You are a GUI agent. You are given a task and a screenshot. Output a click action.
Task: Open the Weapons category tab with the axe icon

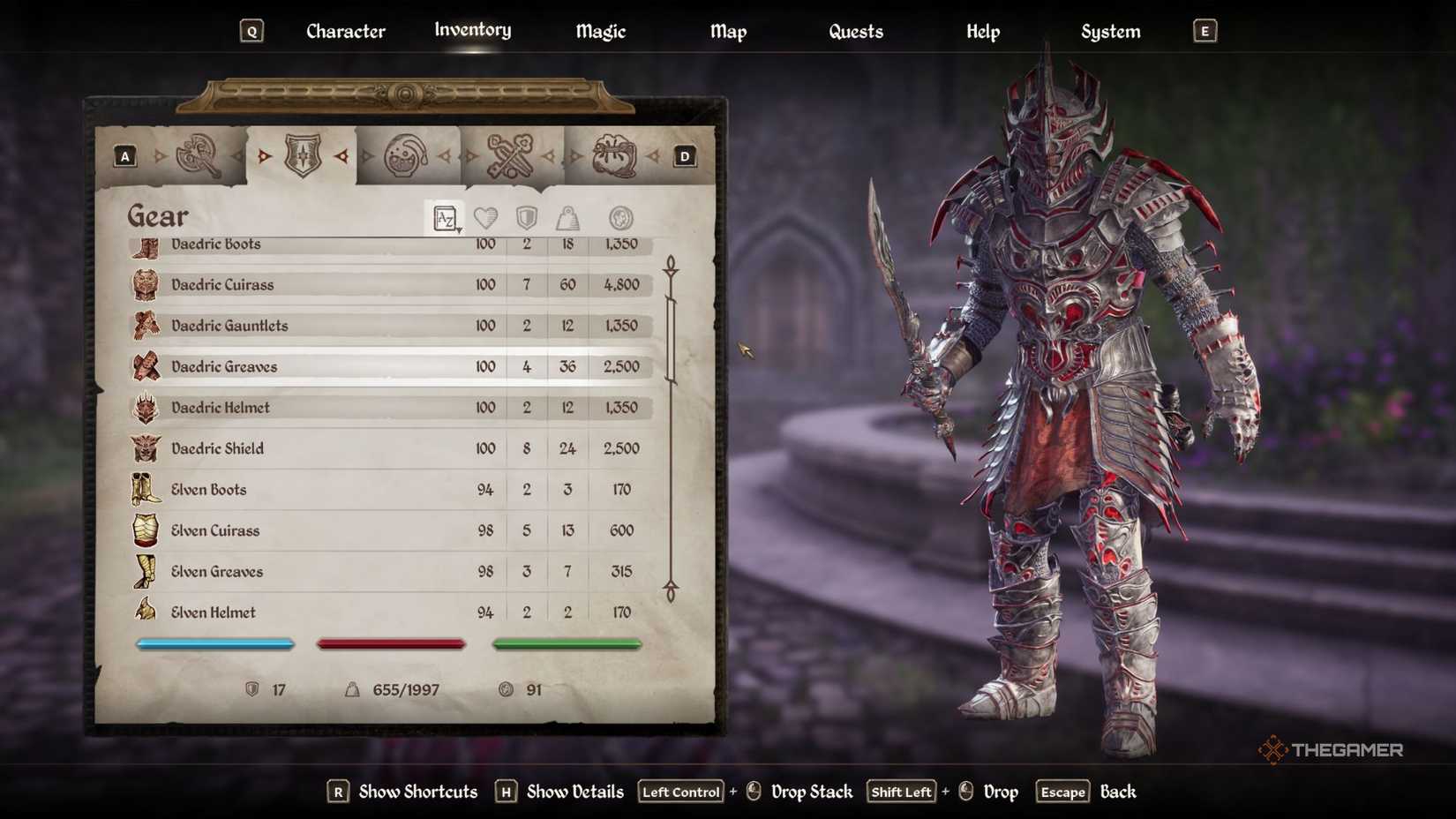194,154
